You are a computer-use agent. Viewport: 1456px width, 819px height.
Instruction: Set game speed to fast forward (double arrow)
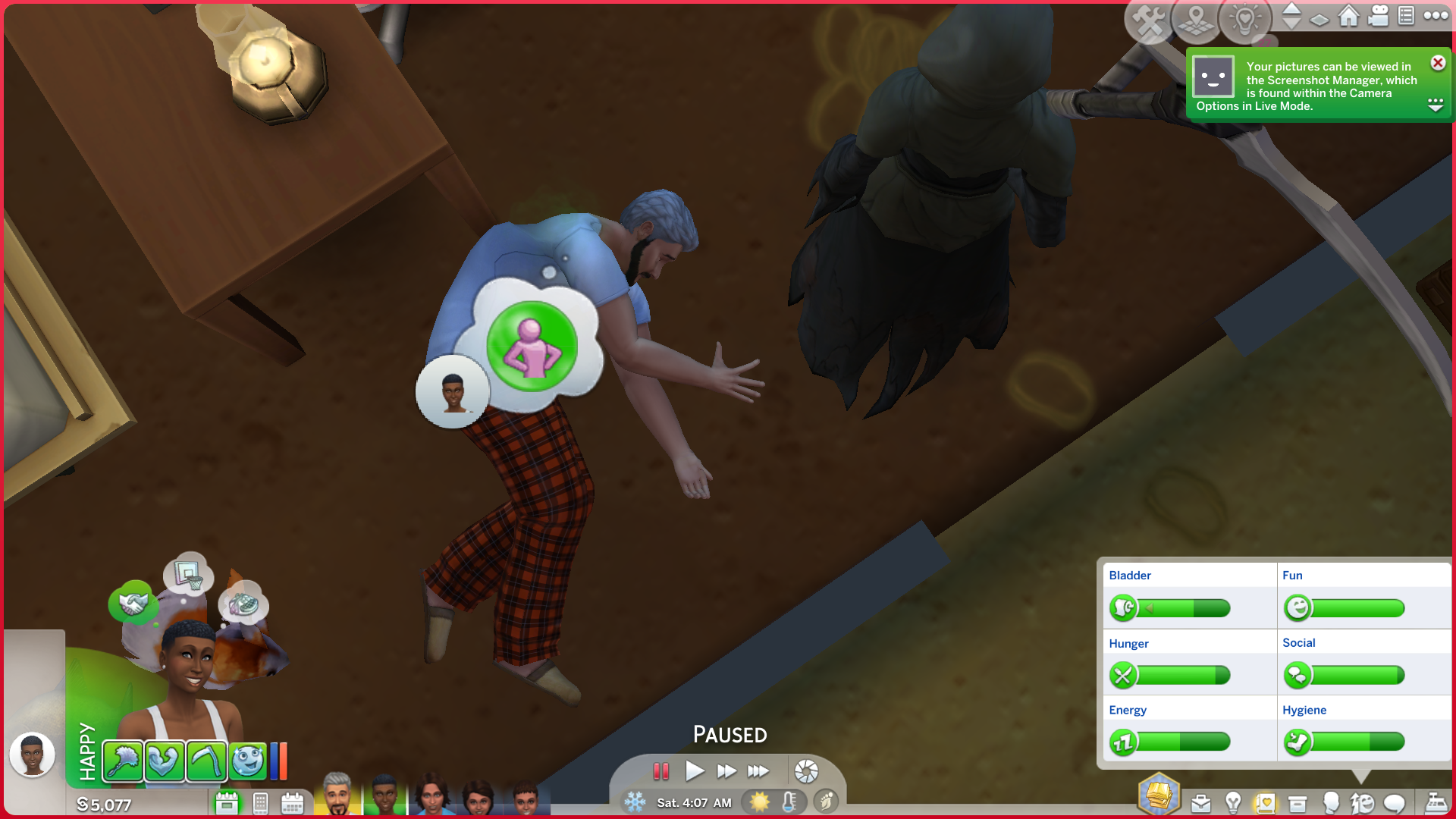(726, 771)
